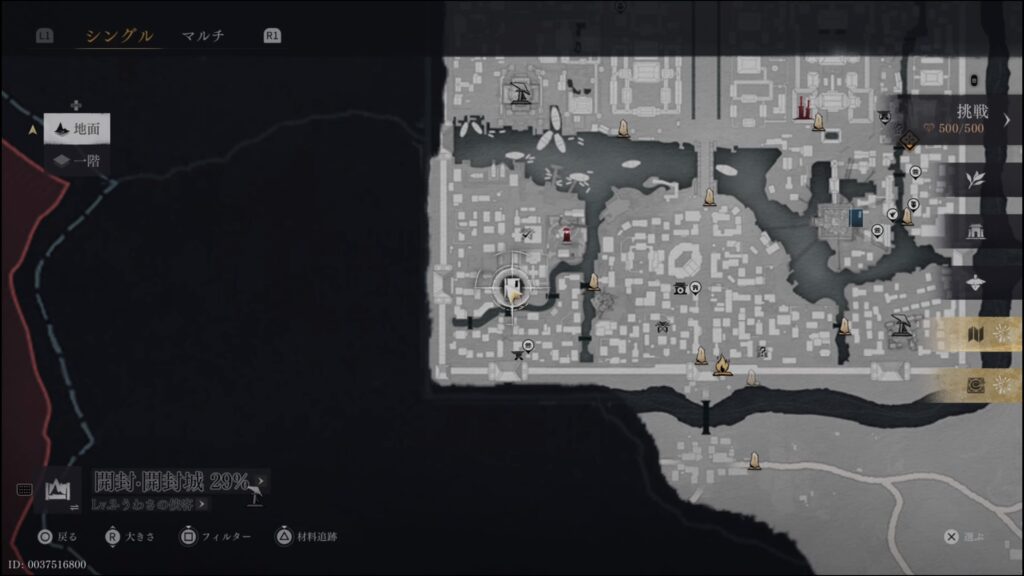This screenshot has height=576, width=1024.
Task: Switch to the シングル tab
Action: pyautogui.click(x=119, y=36)
